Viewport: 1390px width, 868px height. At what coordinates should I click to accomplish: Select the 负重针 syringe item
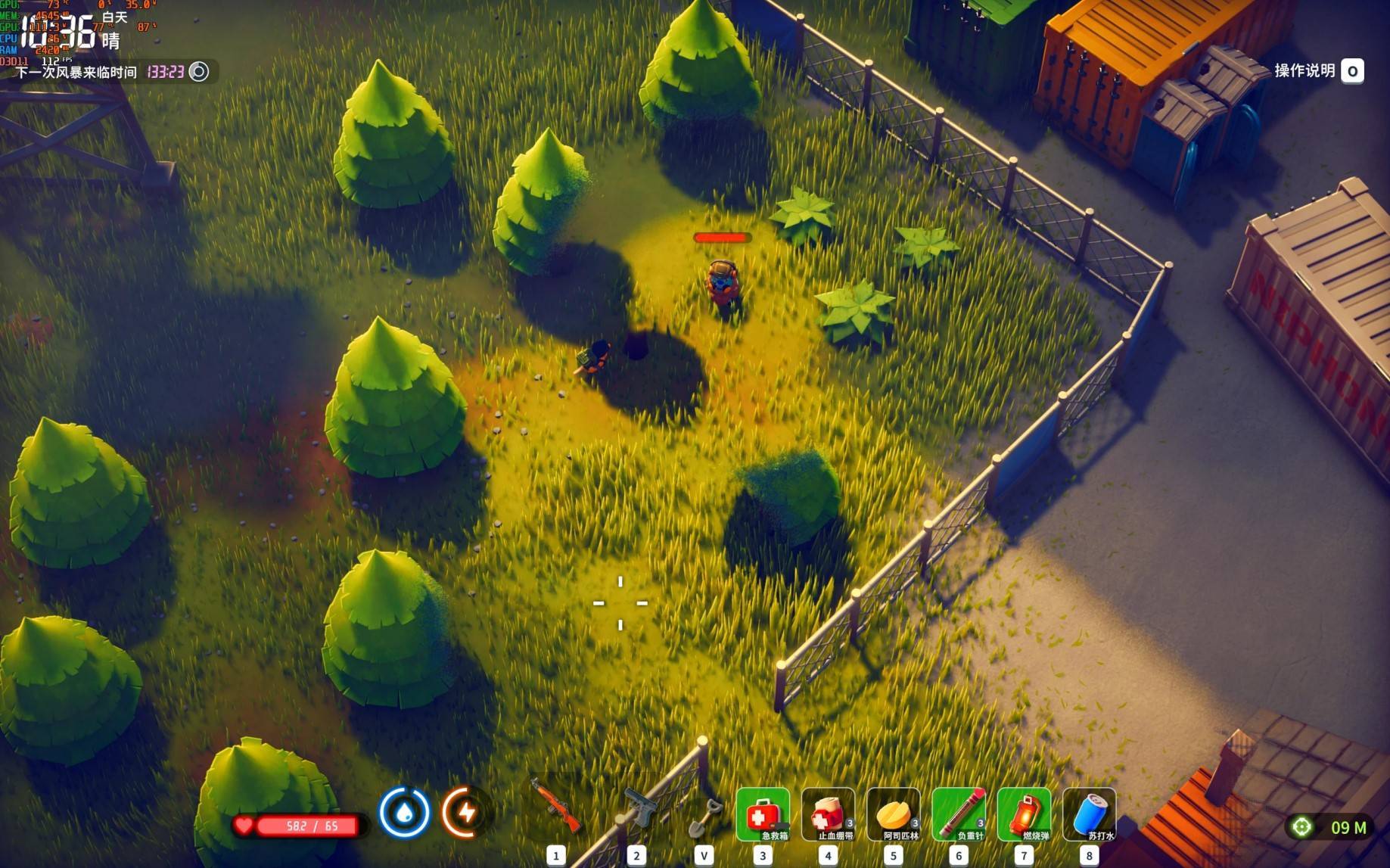click(x=959, y=815)
